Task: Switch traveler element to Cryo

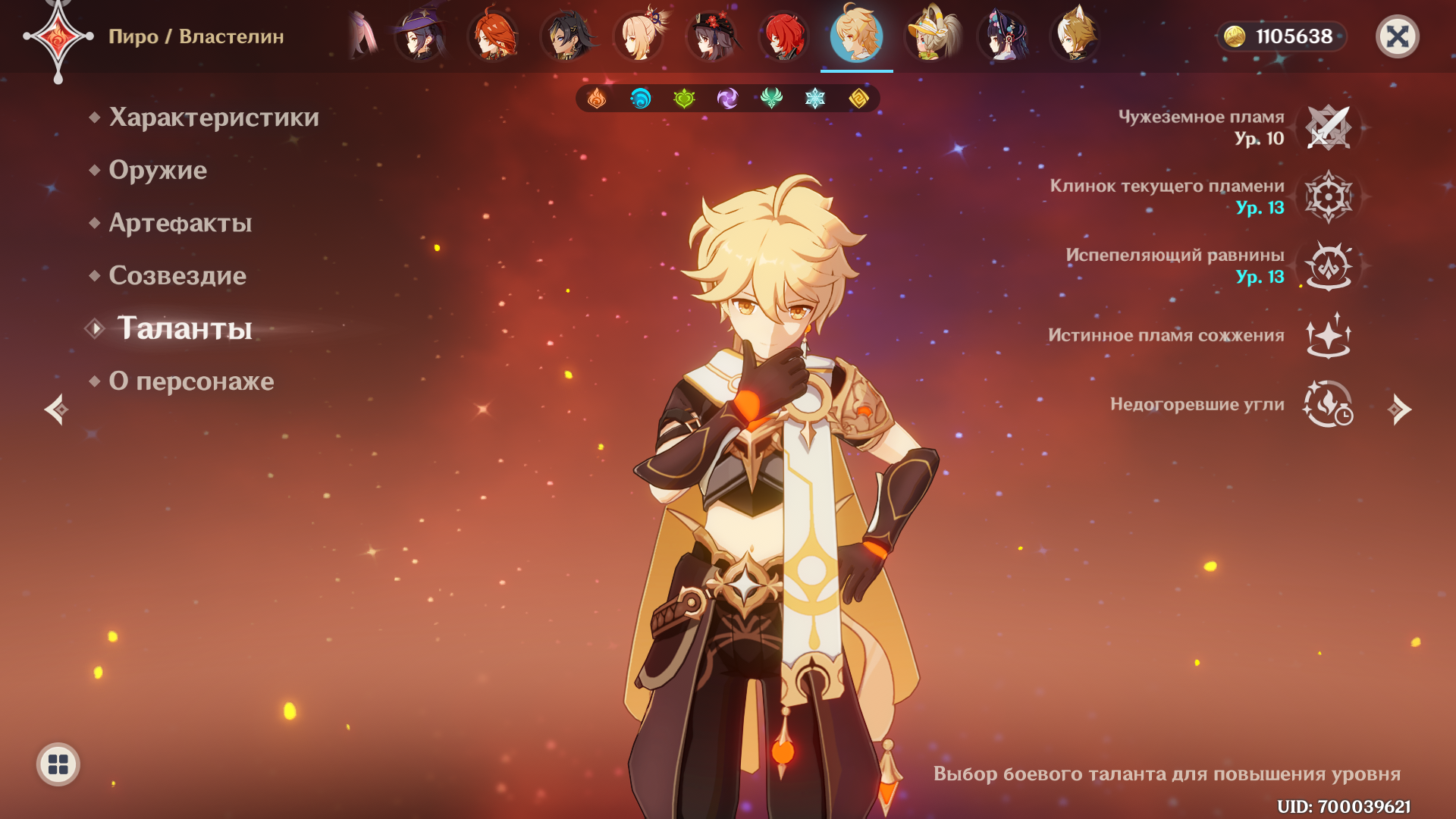Action: pos(815,99)
